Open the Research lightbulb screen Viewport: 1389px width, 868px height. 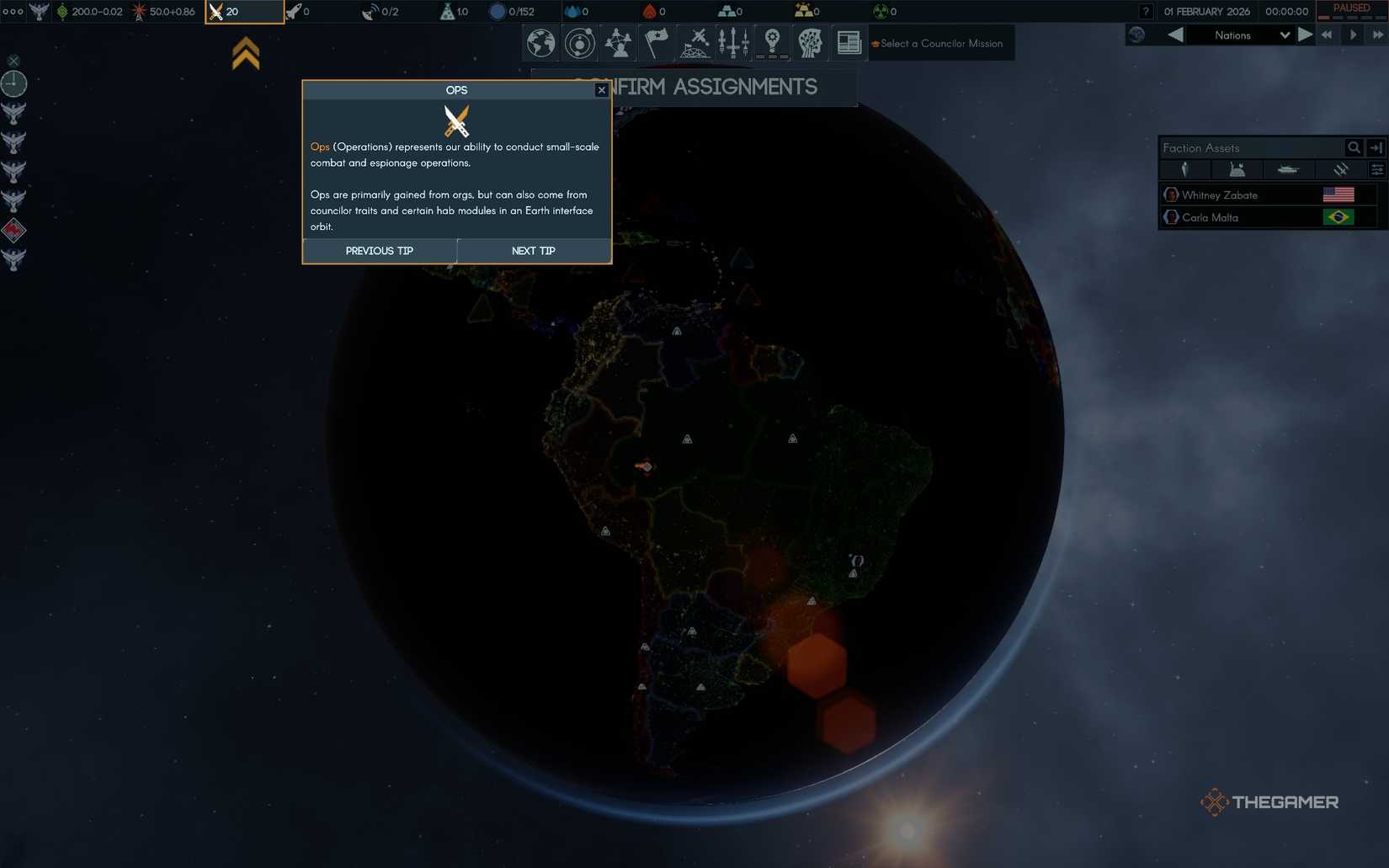click(771, 42)
